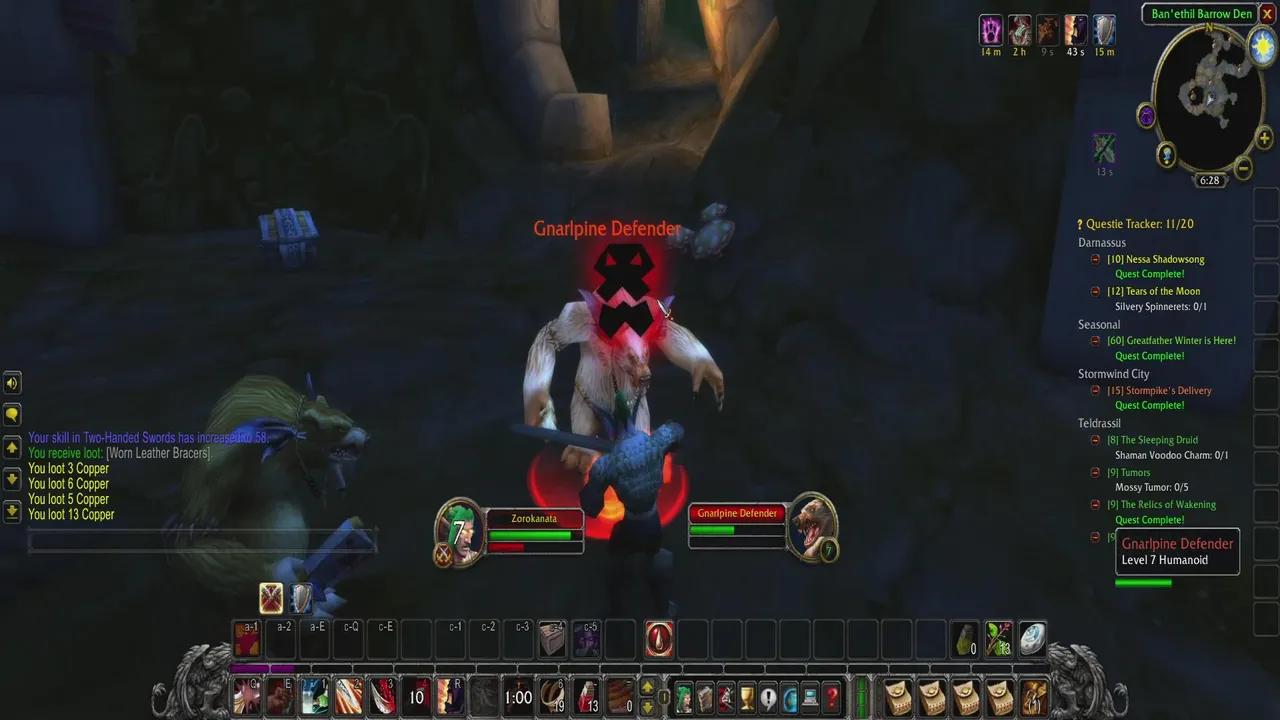
Task: Open the Character Info portrait icon
Action: coord(683,697)
